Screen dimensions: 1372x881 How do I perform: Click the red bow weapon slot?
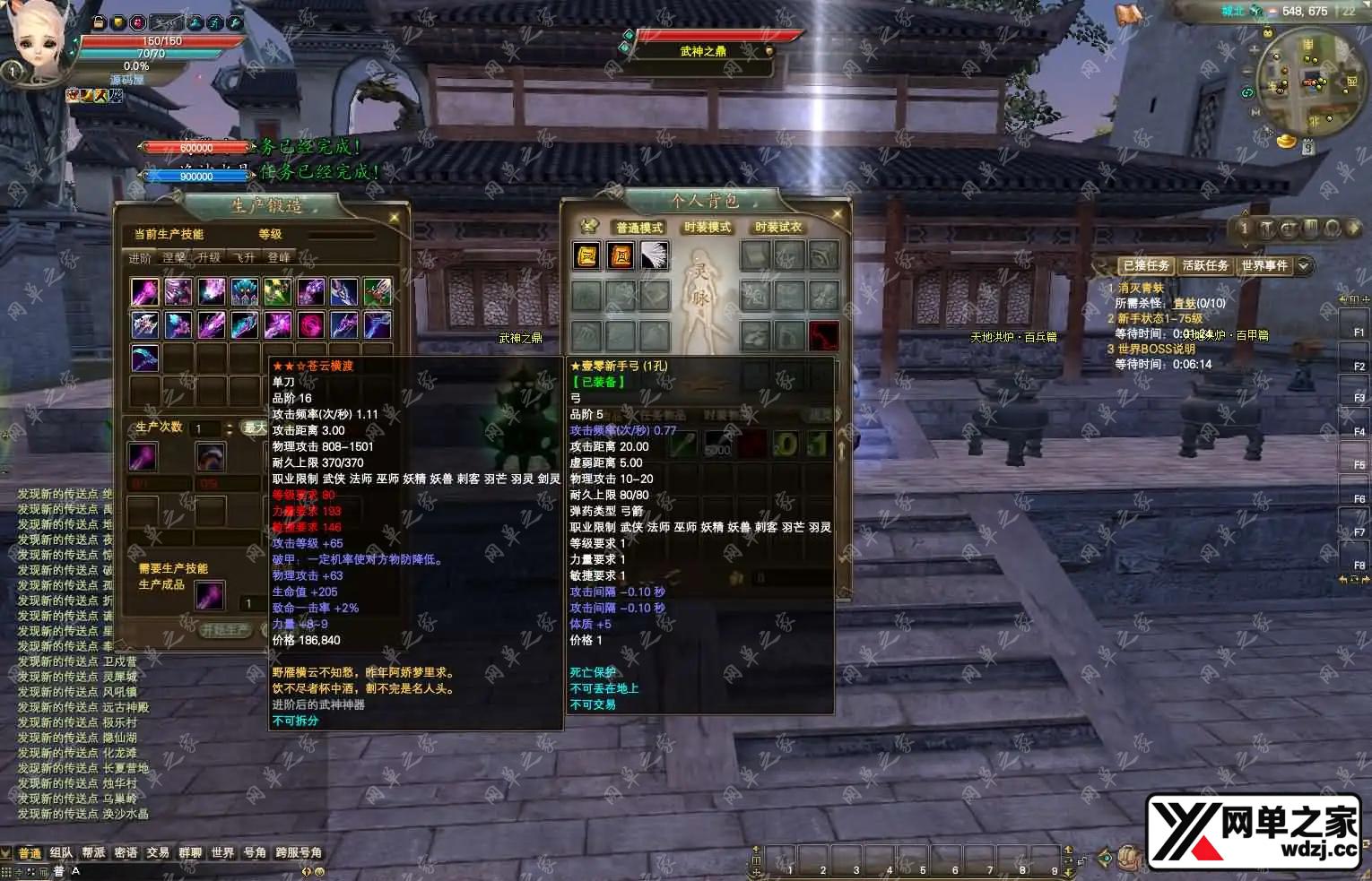pos(823,336)
